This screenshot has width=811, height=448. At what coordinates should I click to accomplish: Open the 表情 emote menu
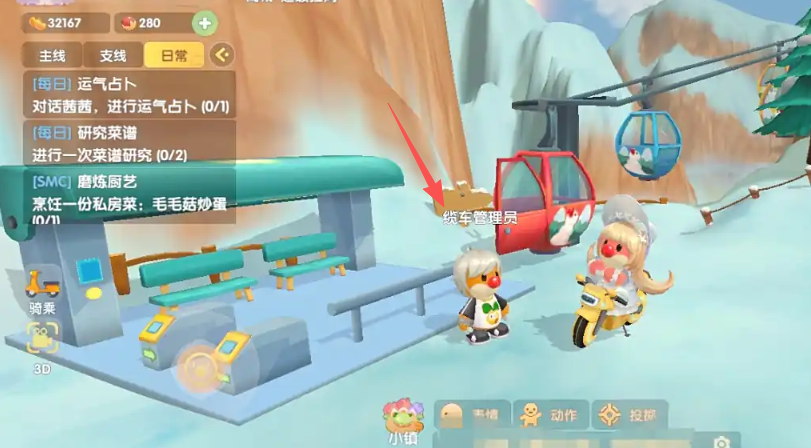tap(472, 414)
